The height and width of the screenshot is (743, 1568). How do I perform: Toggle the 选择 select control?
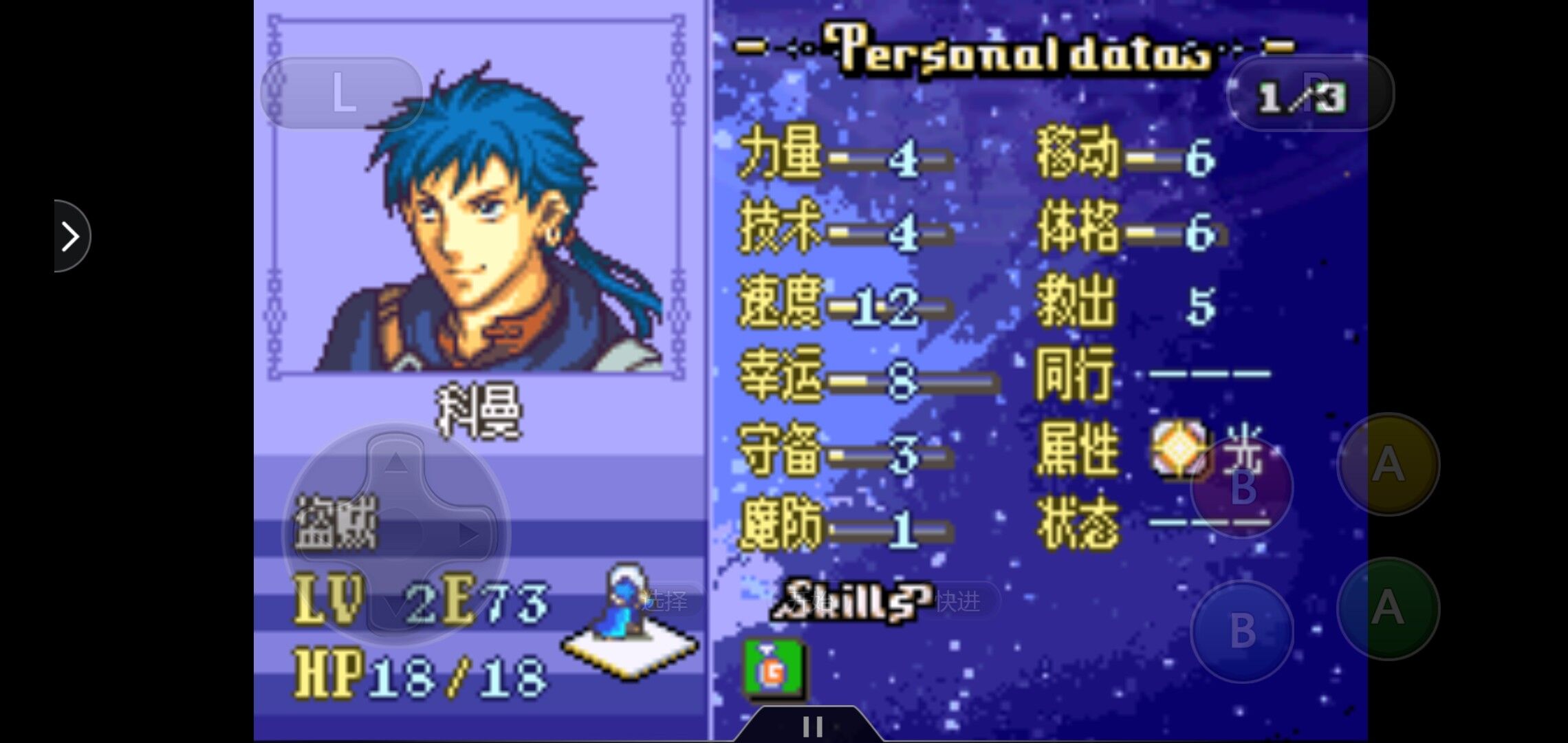pyautogui.click(x=665, y=599)
